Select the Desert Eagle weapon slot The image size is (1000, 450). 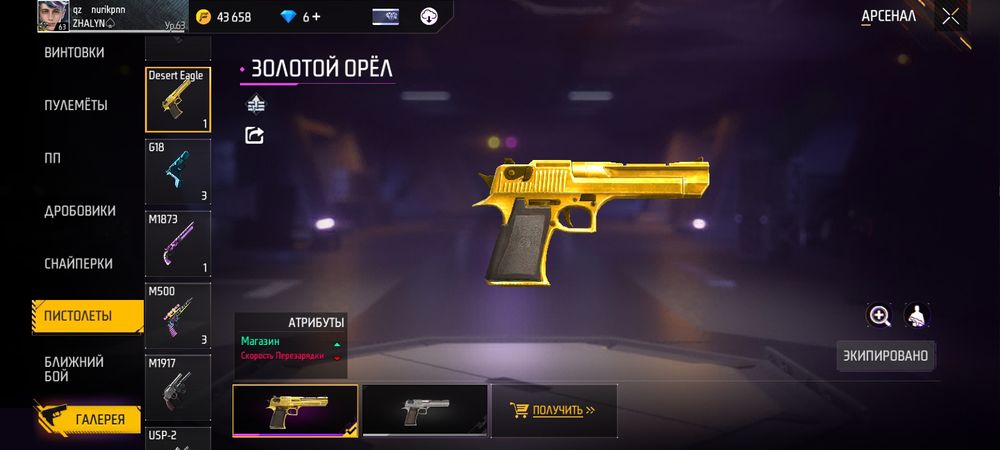coord(178,100)
